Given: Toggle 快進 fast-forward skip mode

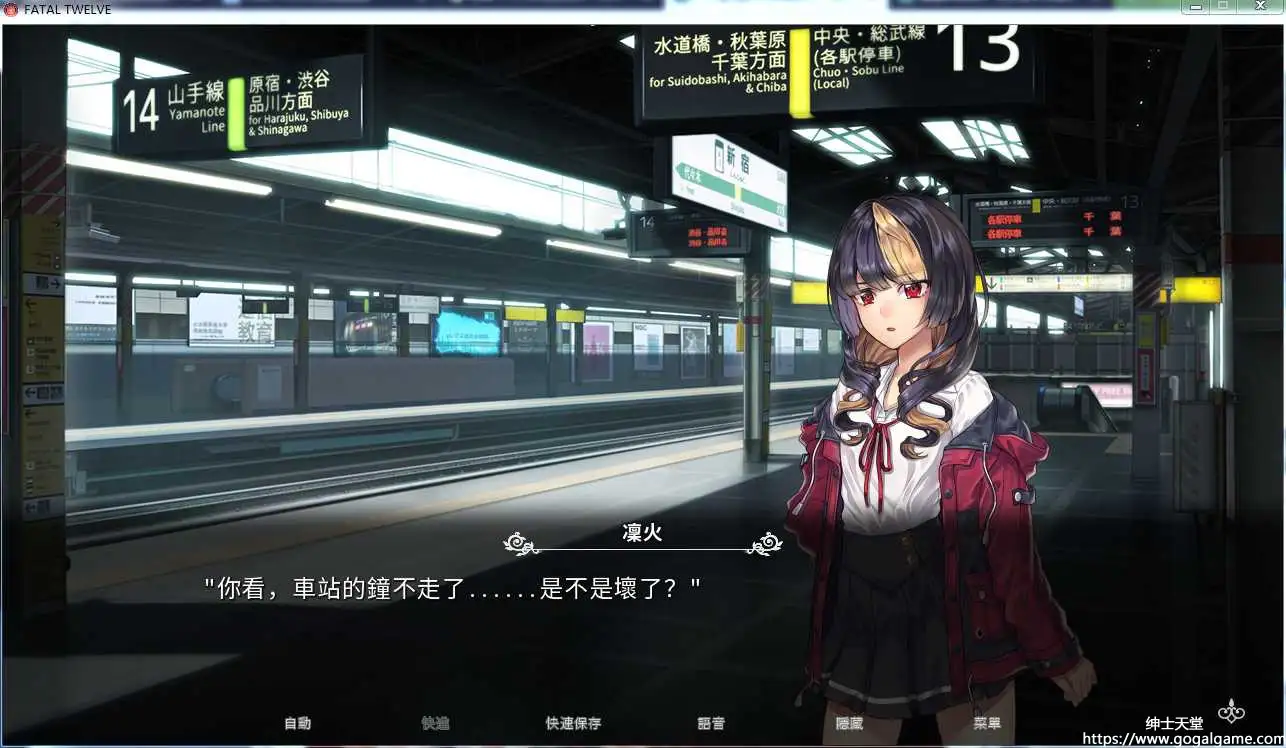Looking at the screenshot, I should click(x=435, y=723).
